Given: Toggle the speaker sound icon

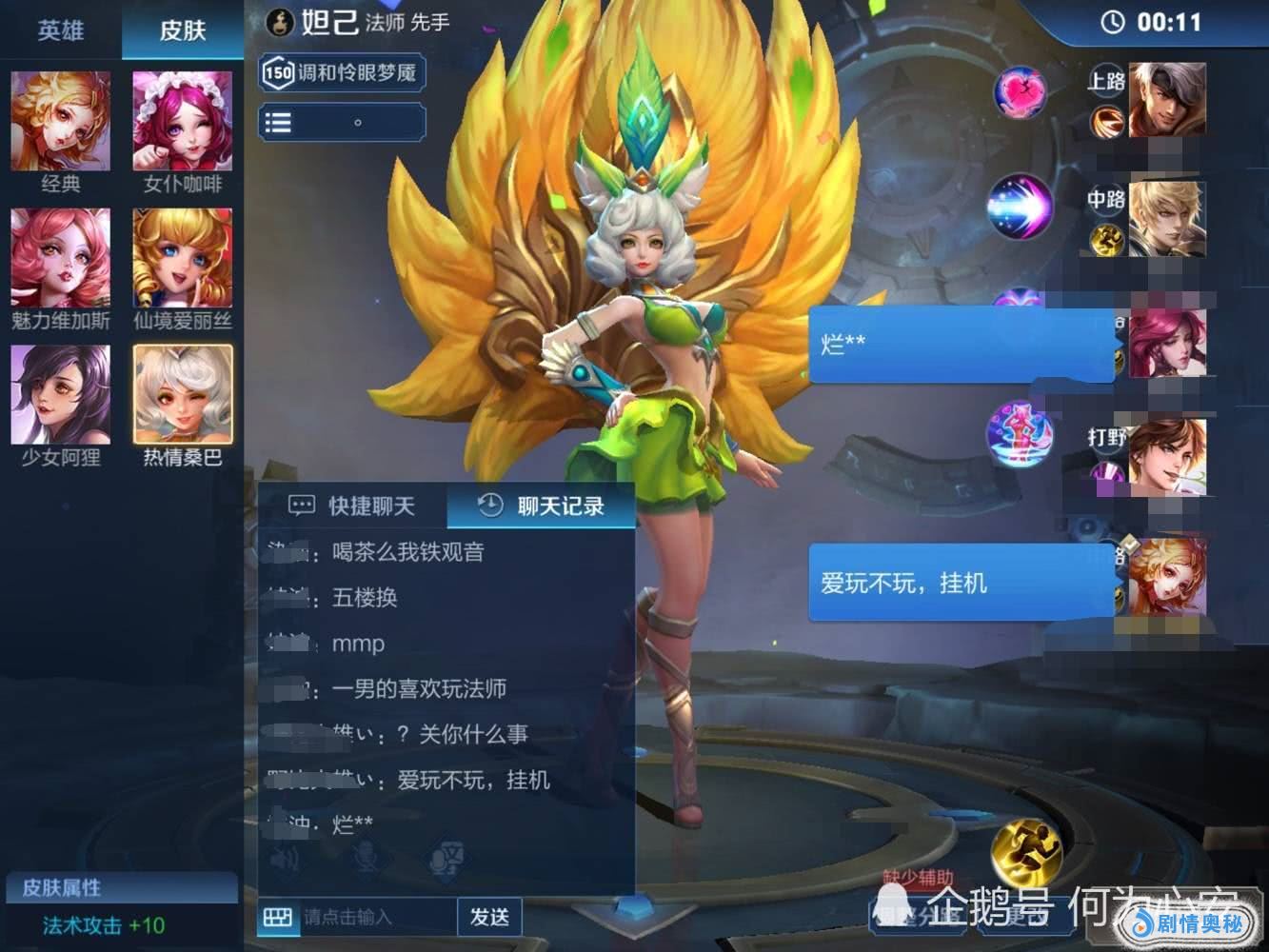Looking at the screenshot, I should tap(285, 859).
